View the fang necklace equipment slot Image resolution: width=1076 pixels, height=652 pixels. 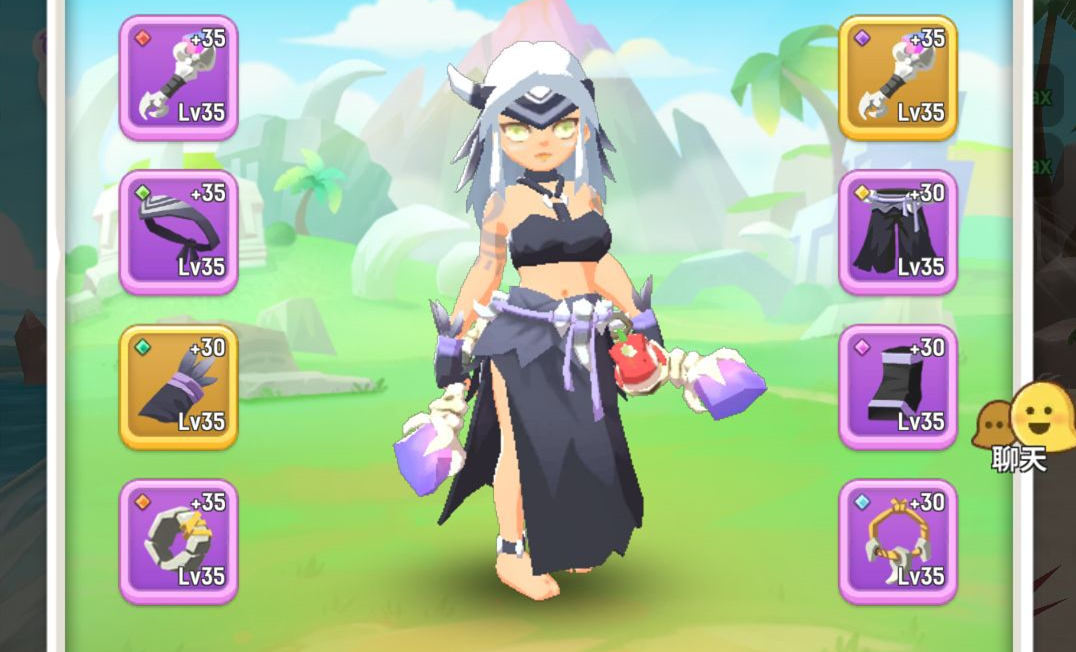pos(897,542)
